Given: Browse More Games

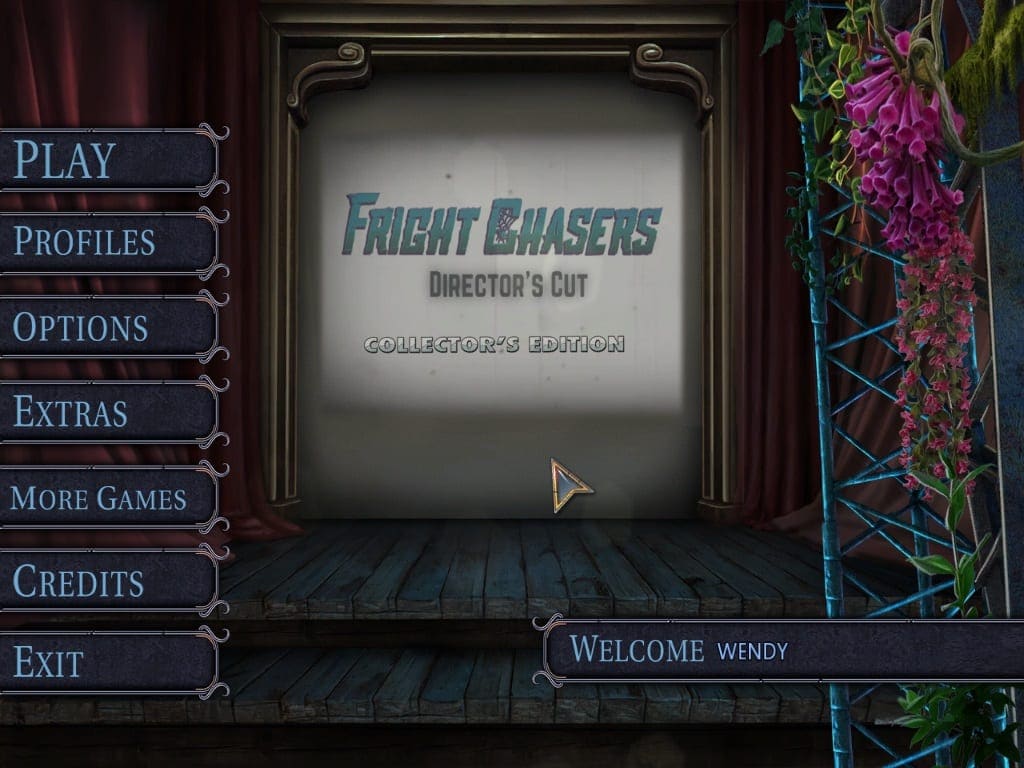Looking at the screenshot, I should coord(108,497).
